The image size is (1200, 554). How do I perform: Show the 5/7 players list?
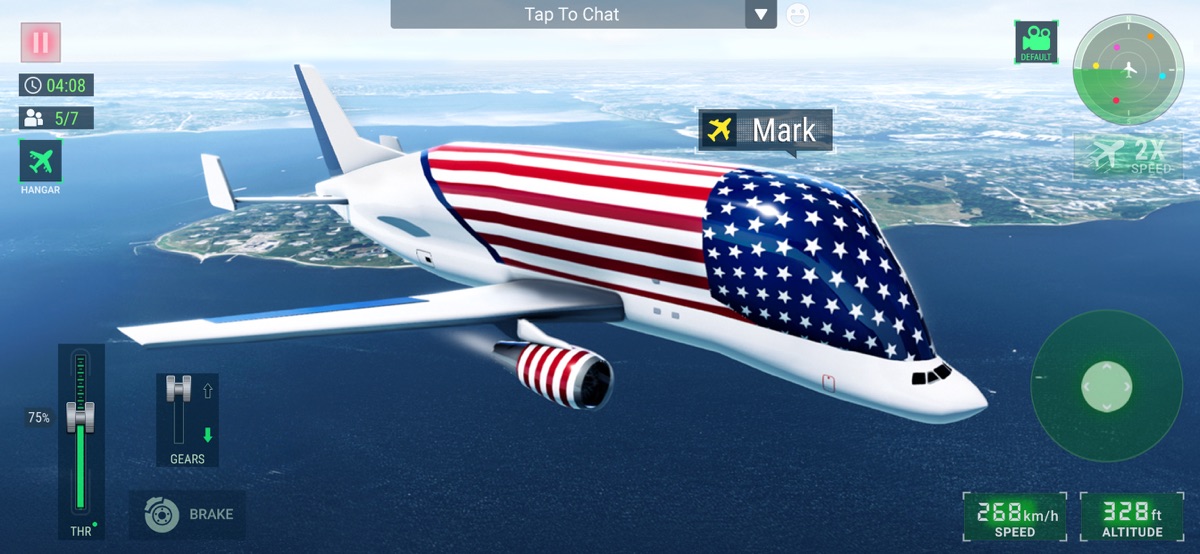click(56, 118)
